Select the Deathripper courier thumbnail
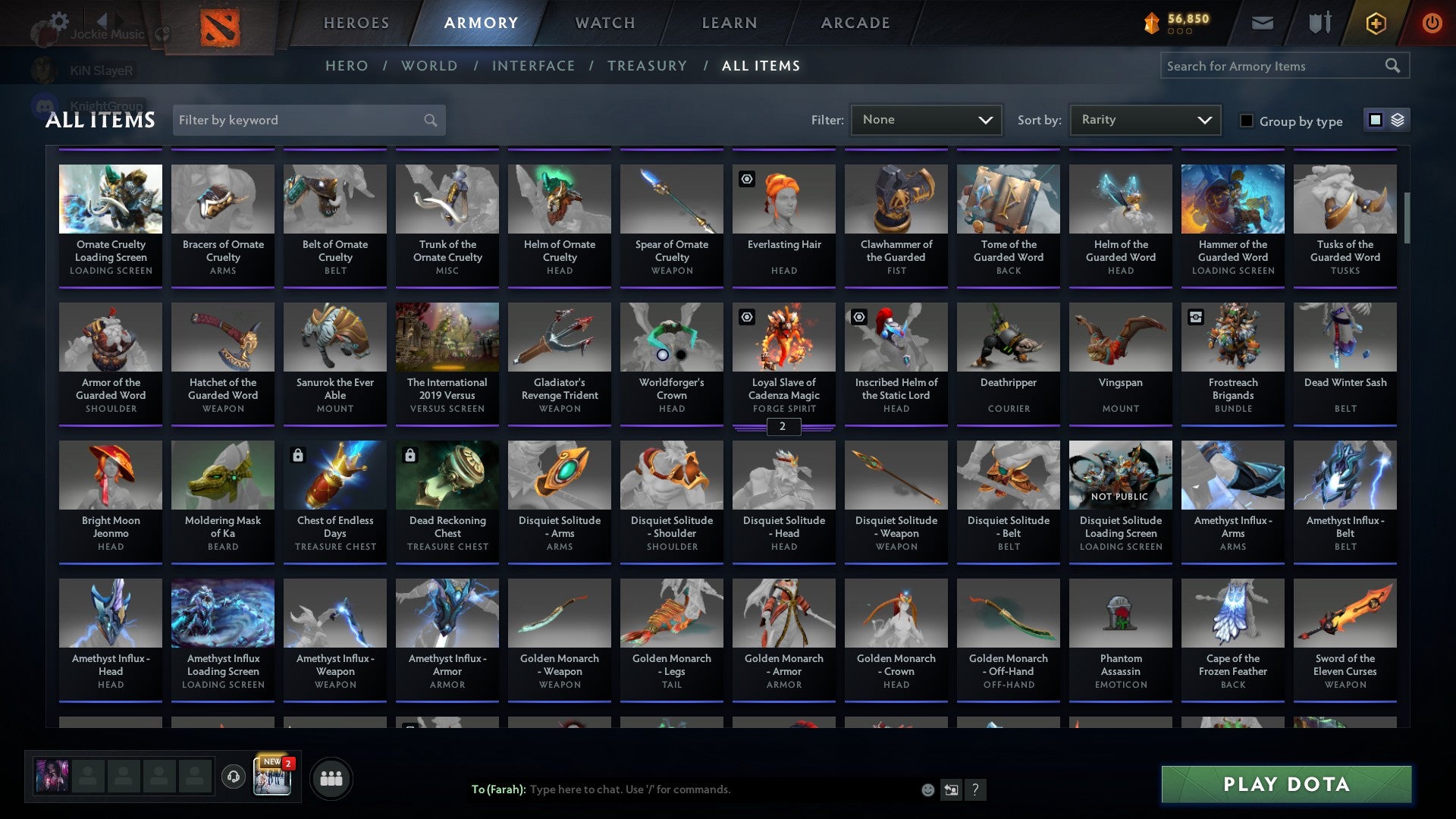Screen dimensions: 1456x819 (x=1008, y=337)
